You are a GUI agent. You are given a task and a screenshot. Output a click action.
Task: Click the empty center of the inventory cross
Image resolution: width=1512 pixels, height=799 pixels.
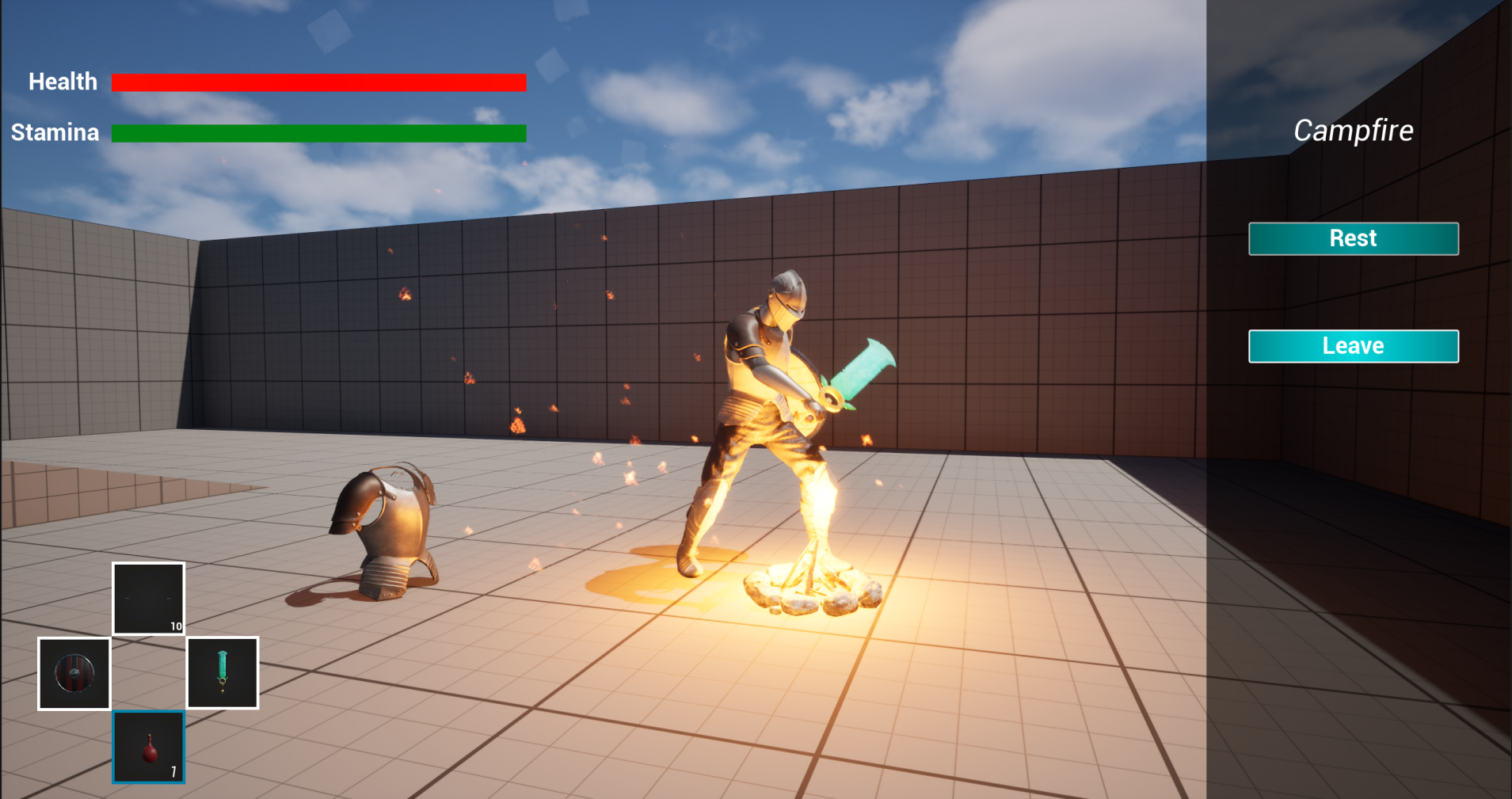tap(148, 672)
